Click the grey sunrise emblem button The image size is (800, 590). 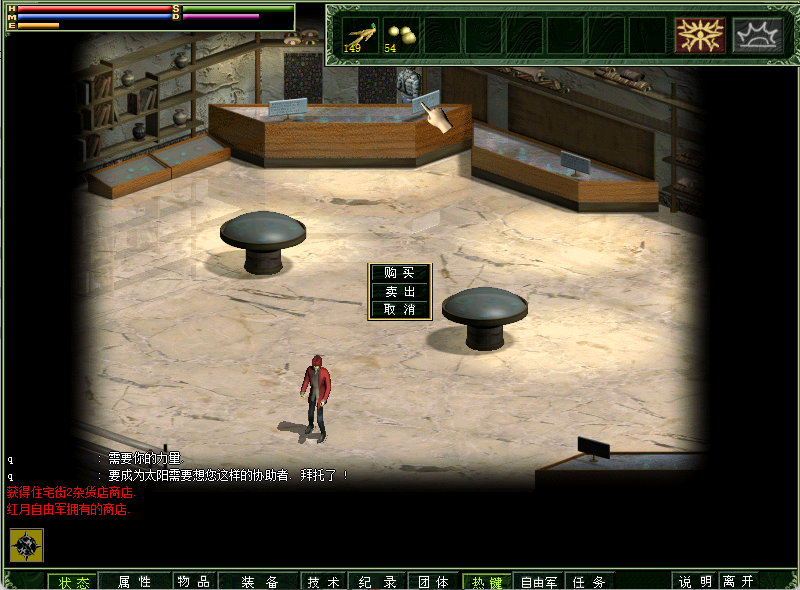757,35
